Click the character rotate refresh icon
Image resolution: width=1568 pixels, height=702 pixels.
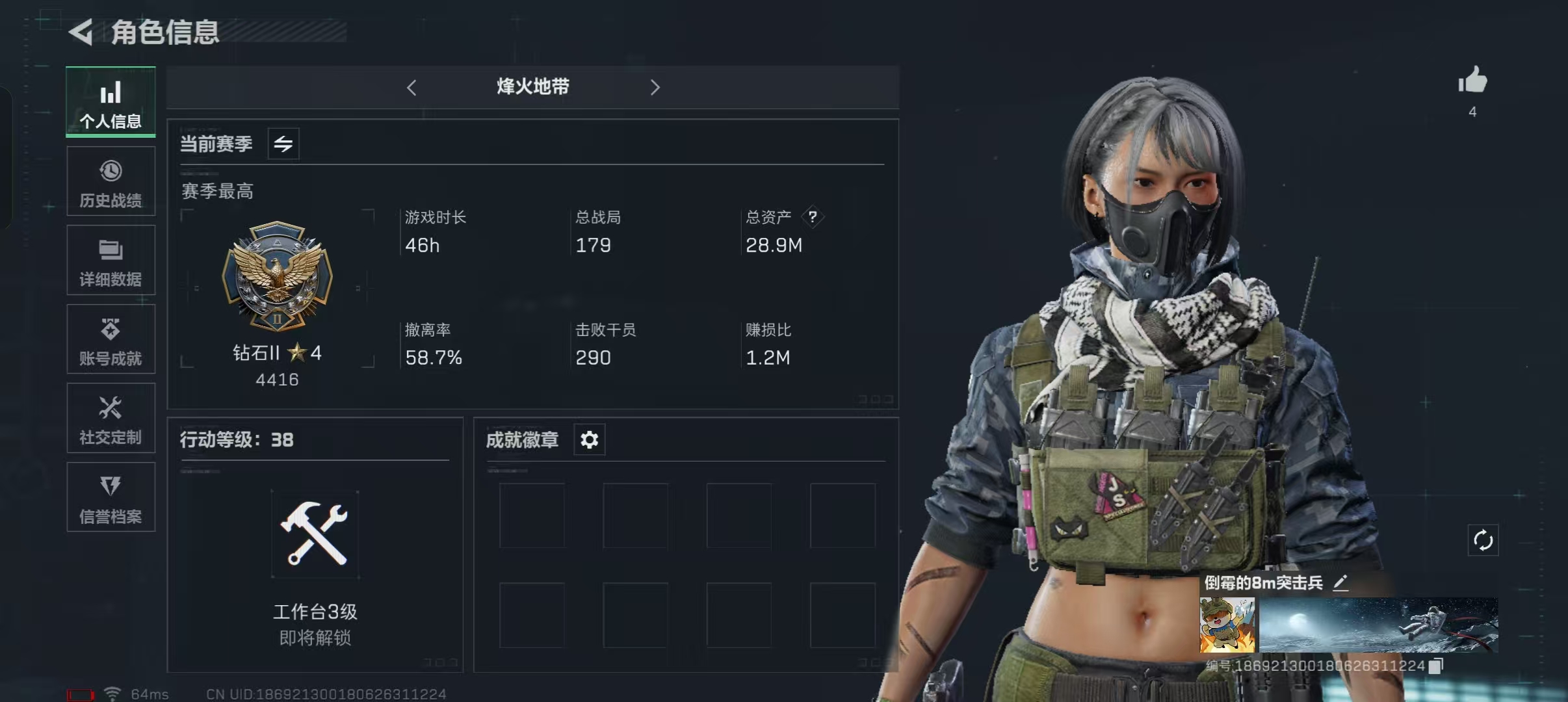1483,539
